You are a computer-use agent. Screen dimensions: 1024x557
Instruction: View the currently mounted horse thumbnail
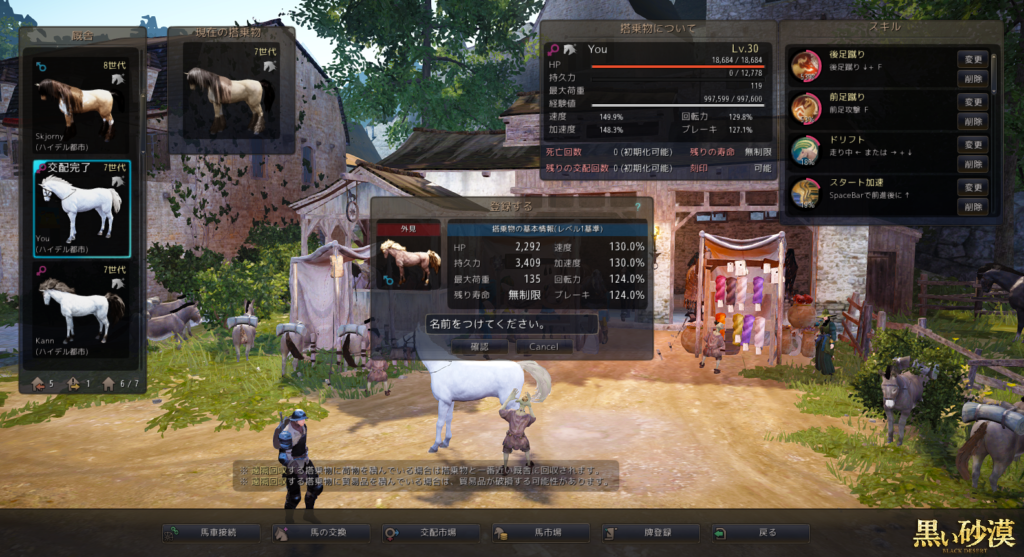pos(230,97)
